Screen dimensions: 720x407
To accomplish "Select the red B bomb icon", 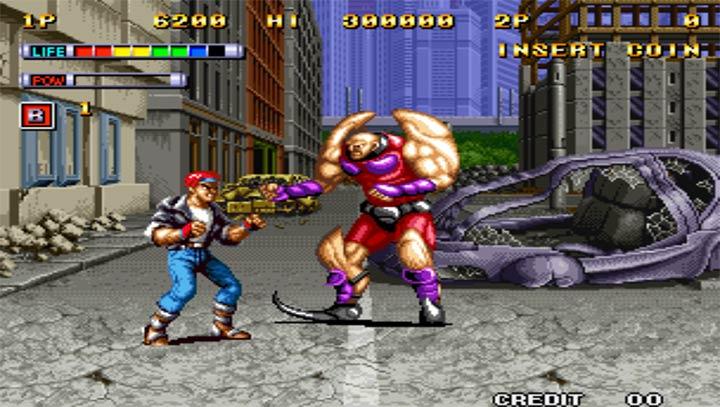I will pyautogui.click(x=37, y=114).
